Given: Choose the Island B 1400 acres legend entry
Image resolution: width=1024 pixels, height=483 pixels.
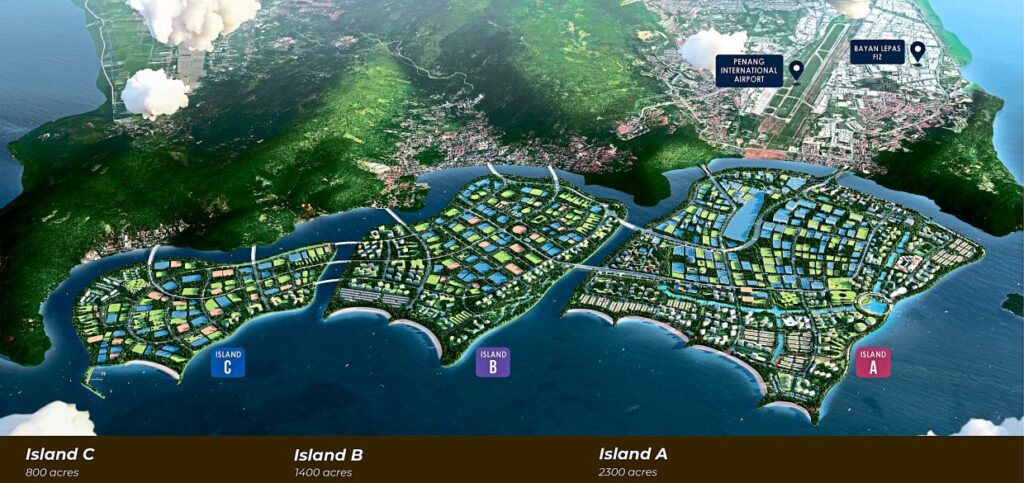Looking at the screenshot, I should pyautogui.click(x=328, y=462).
